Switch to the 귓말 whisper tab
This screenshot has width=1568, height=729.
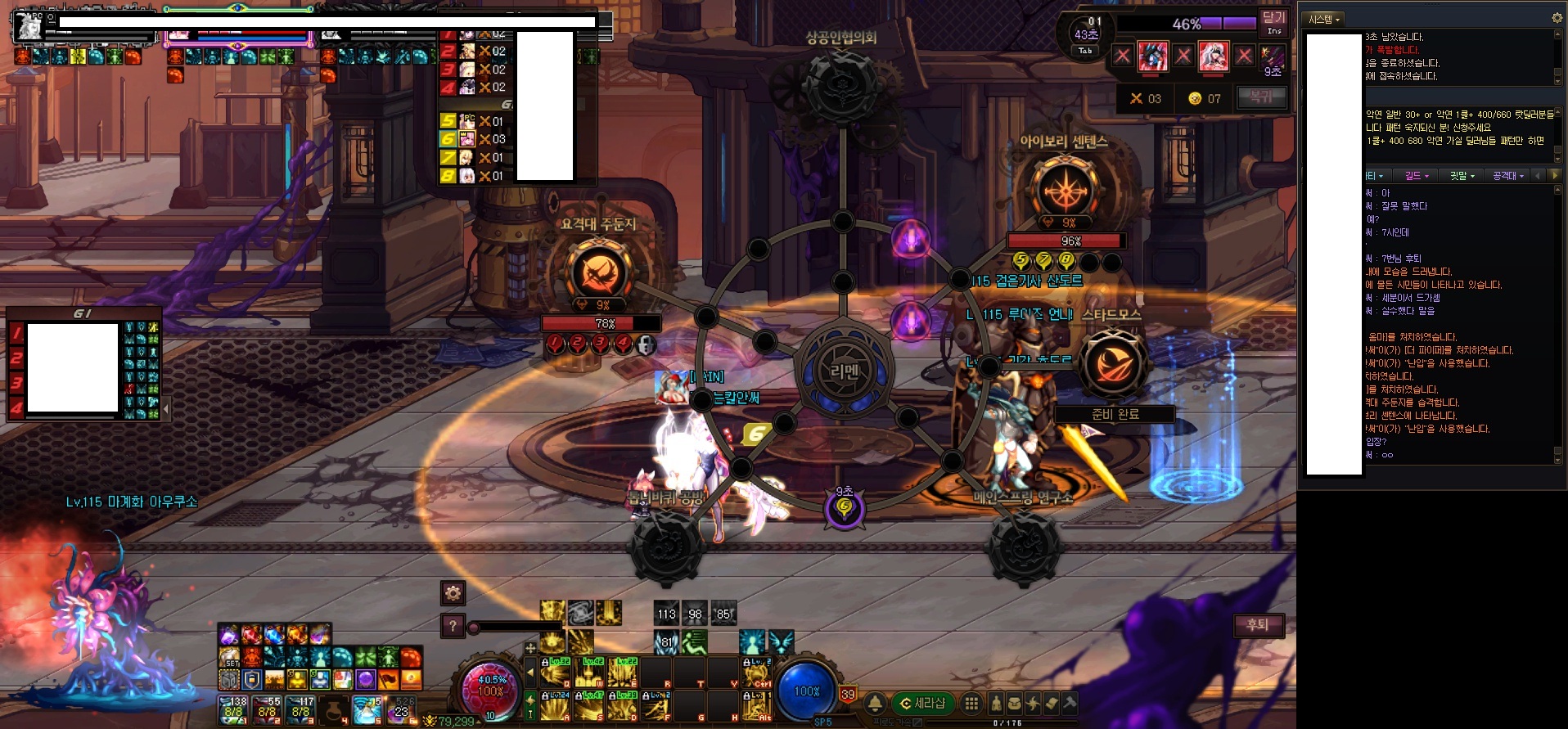1462,176
